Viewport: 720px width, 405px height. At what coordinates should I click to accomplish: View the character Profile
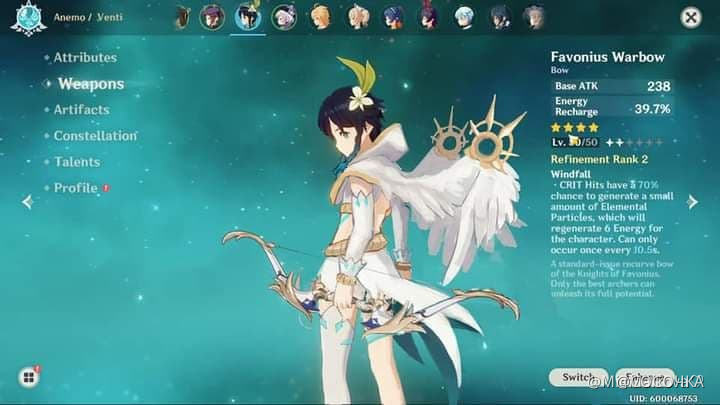[75, 188]
